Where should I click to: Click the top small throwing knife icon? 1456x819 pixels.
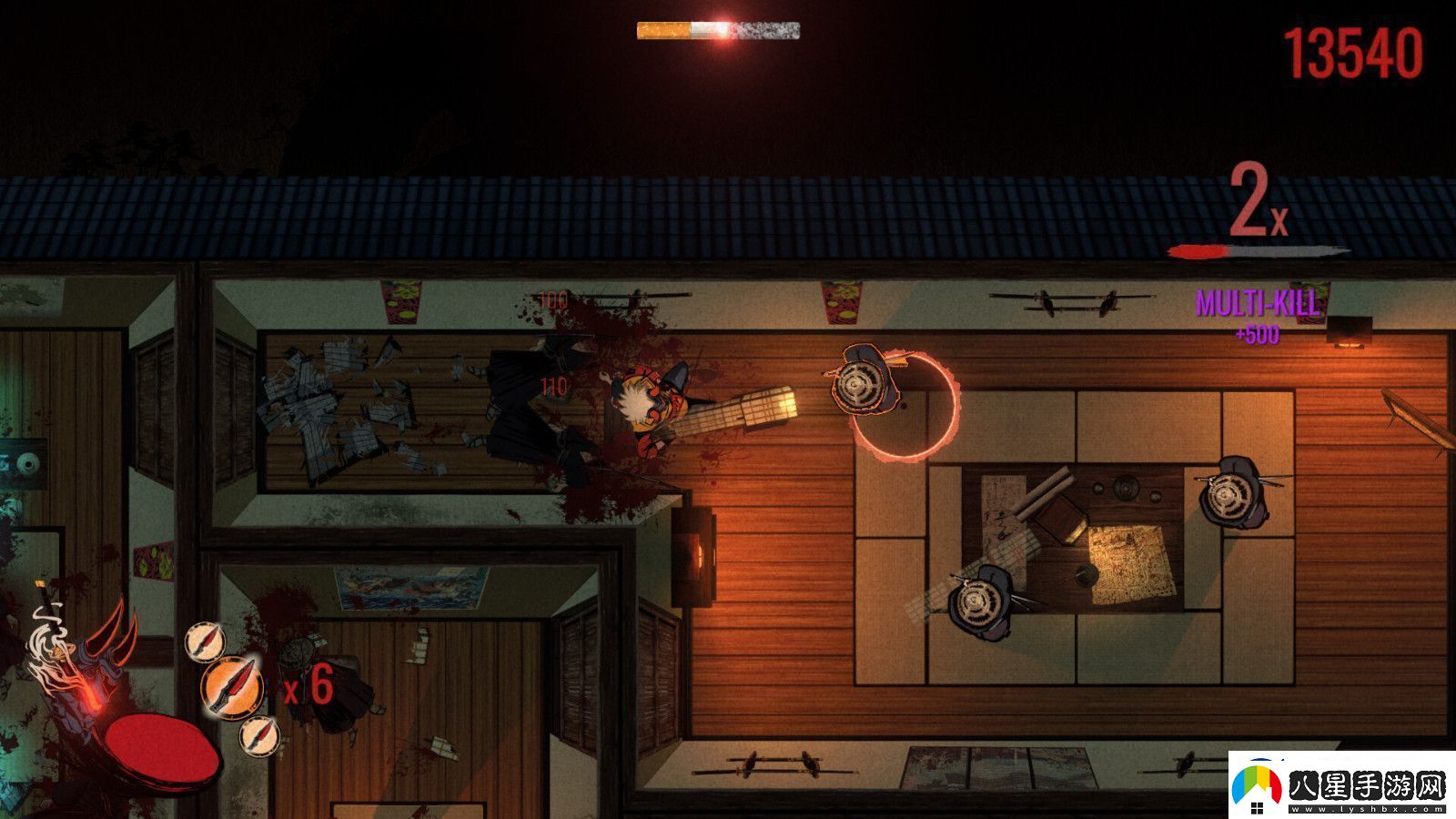point(204,643)
